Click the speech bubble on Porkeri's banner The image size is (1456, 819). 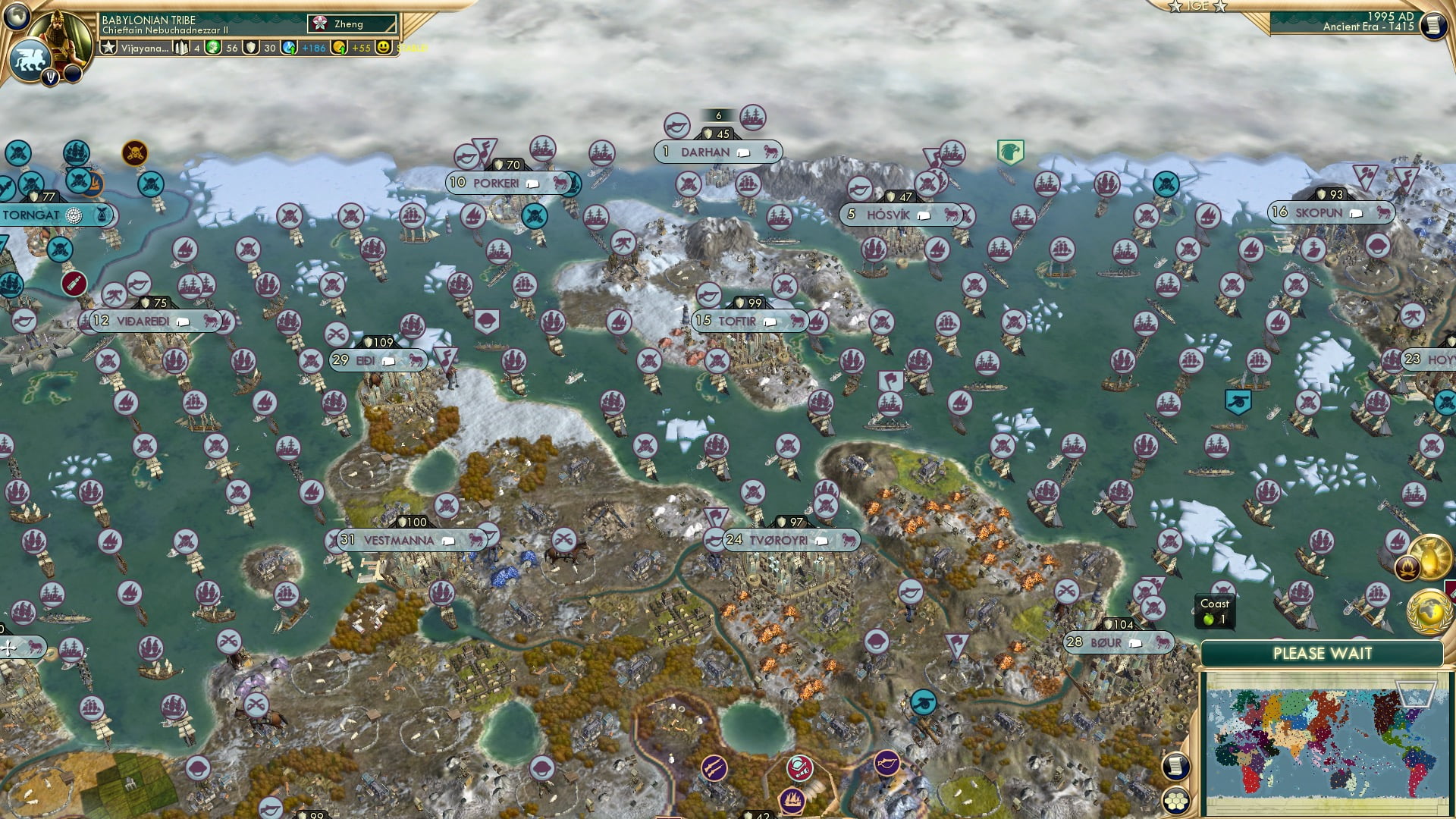pos(534,184)
